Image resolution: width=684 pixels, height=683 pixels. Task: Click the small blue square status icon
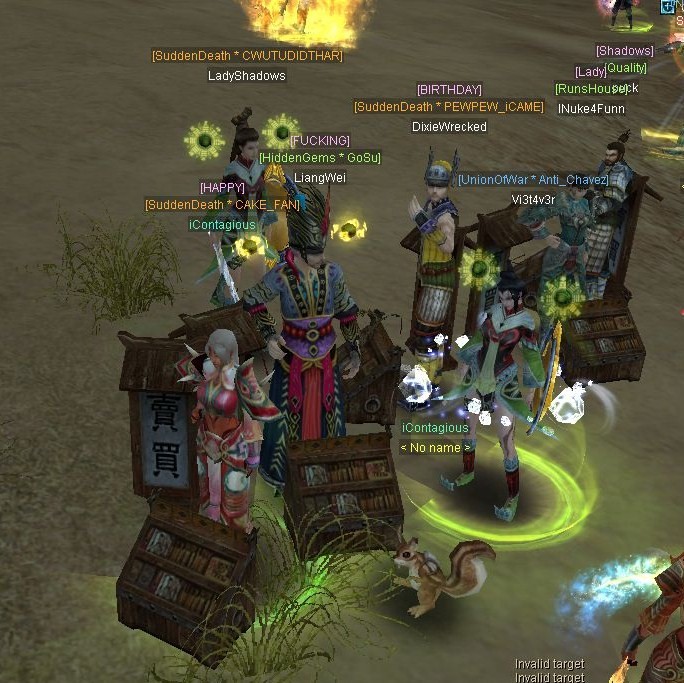pyautogui.click(x=667, y=6)
